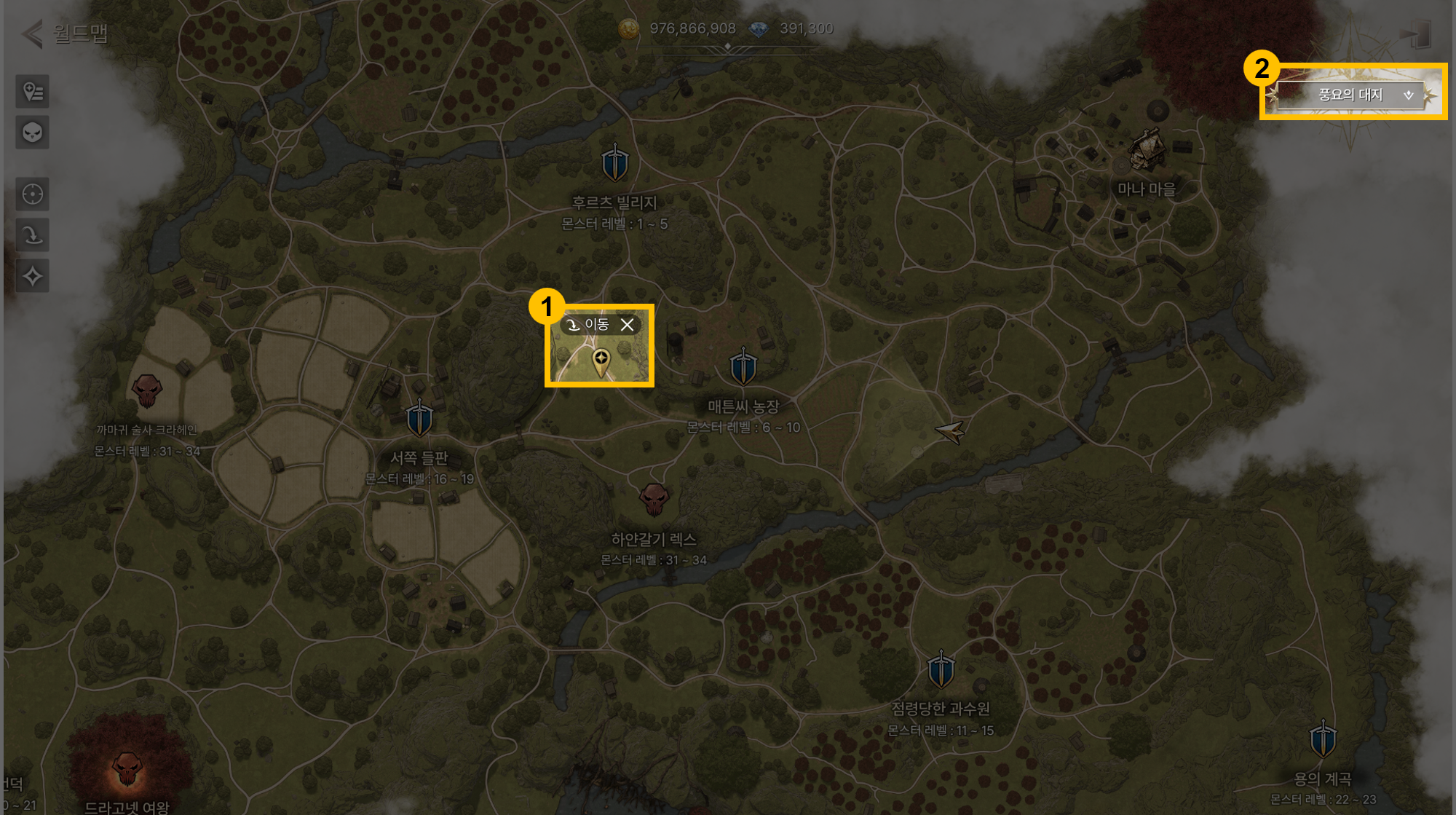This screenshot has height=815, width=1456.
Task: Click the 마나 마을 town icon
Action: pos(1147,149)
